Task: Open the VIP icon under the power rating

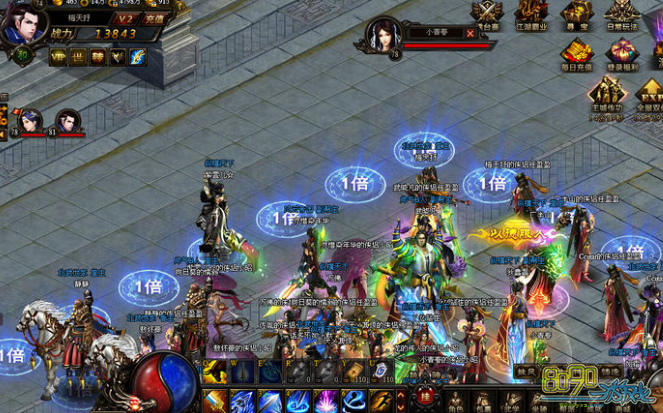Action: pyautogui.click(x=59, y=57)
